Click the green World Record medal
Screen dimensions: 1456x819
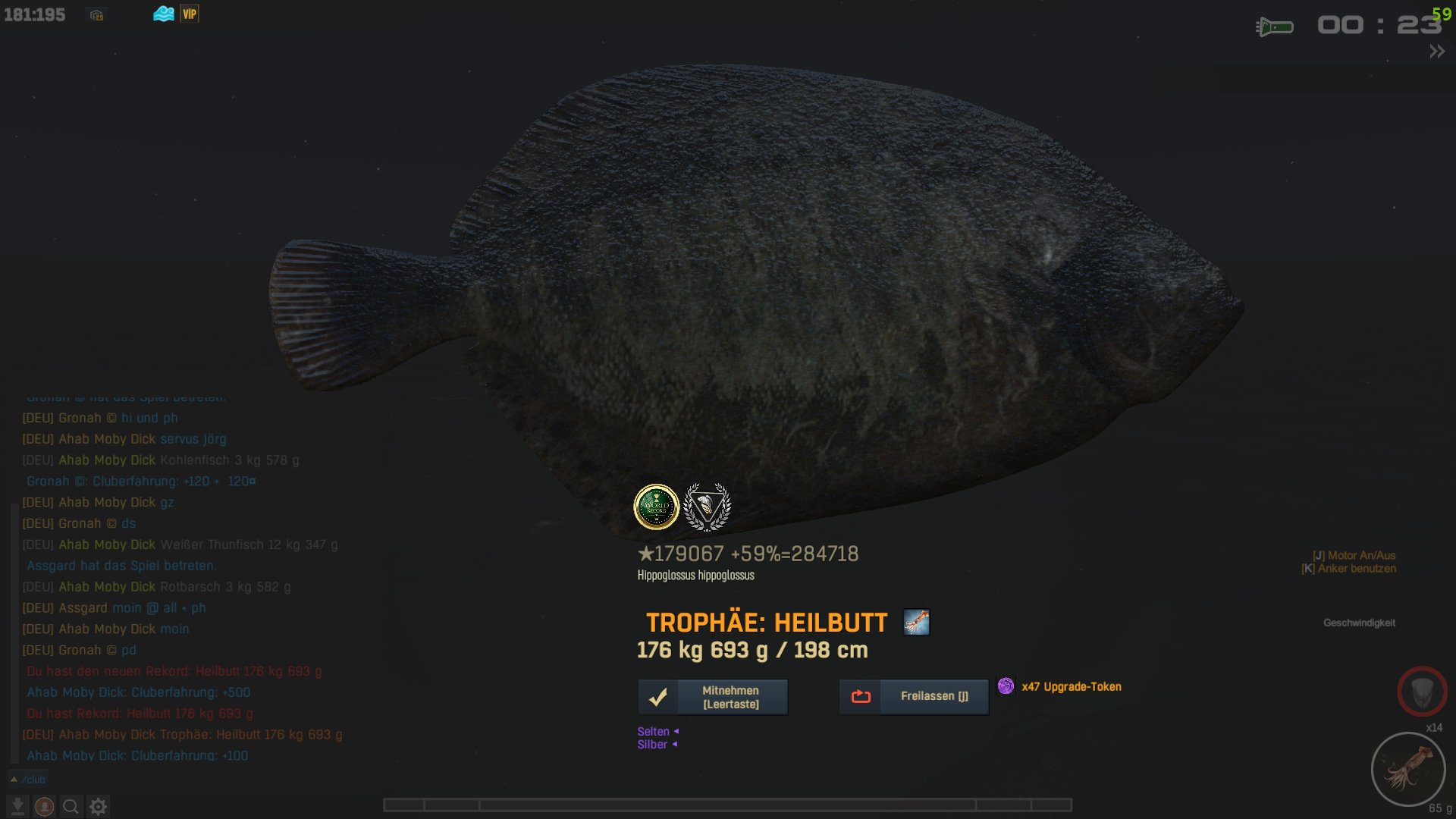pyautogui.click(x=656, y=507)
